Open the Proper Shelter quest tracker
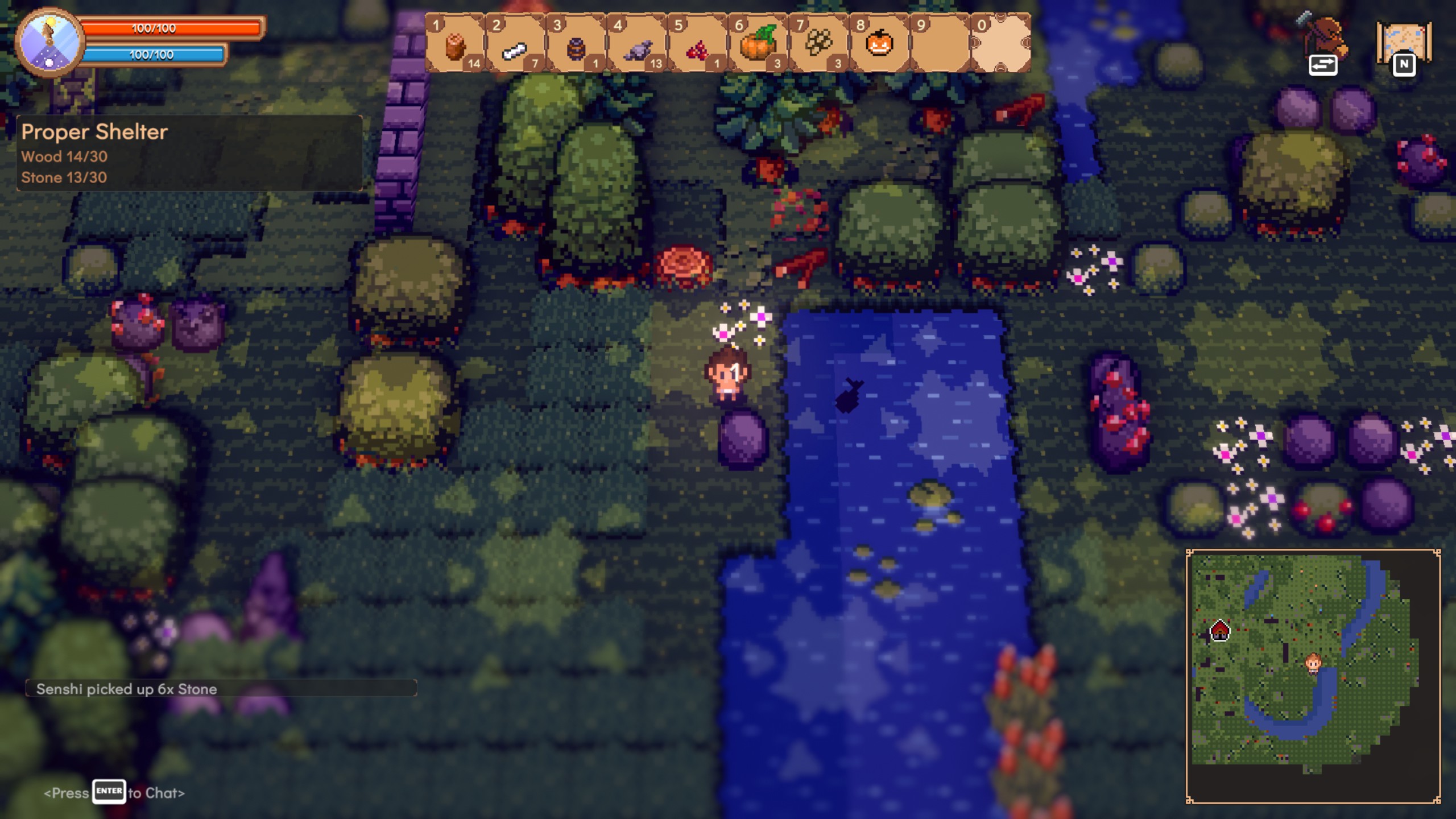This screenshot has width=1456, height=819. point(189,153)
